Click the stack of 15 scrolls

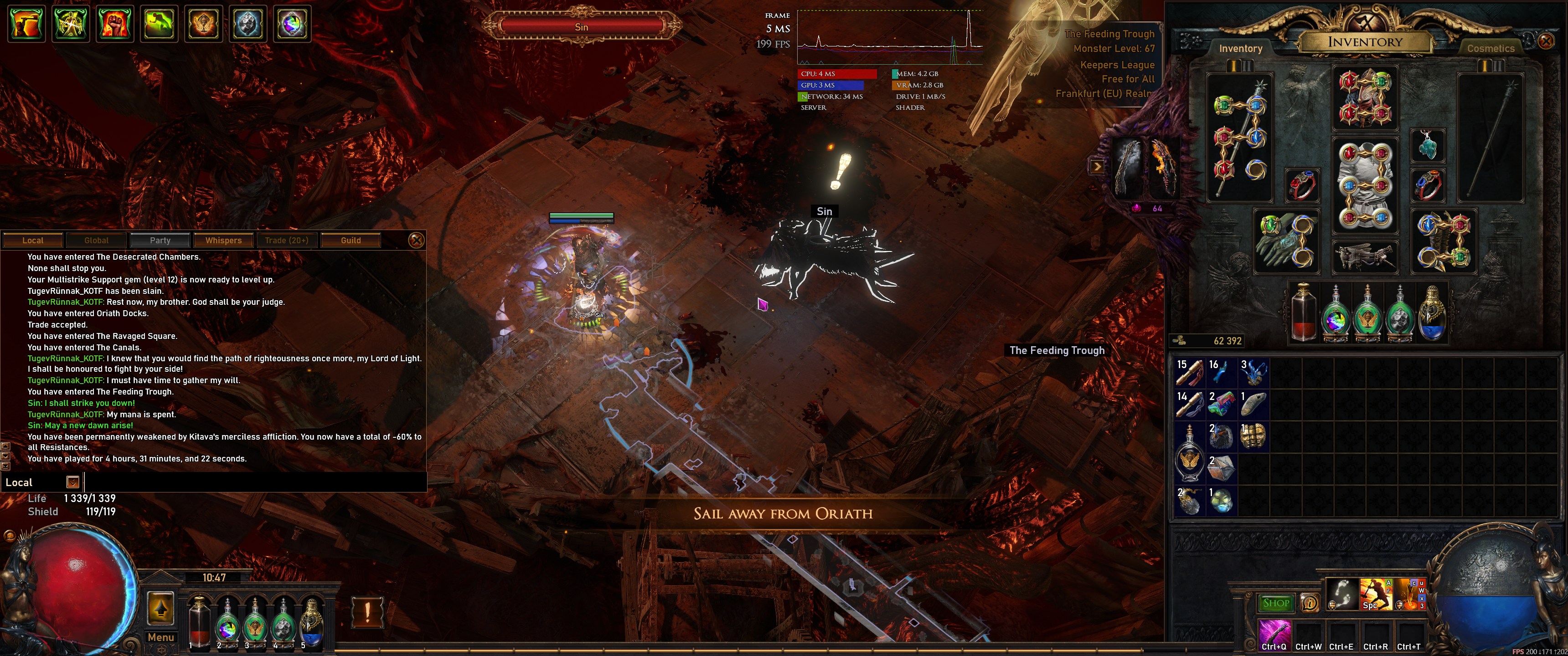tap(1189, 373)
